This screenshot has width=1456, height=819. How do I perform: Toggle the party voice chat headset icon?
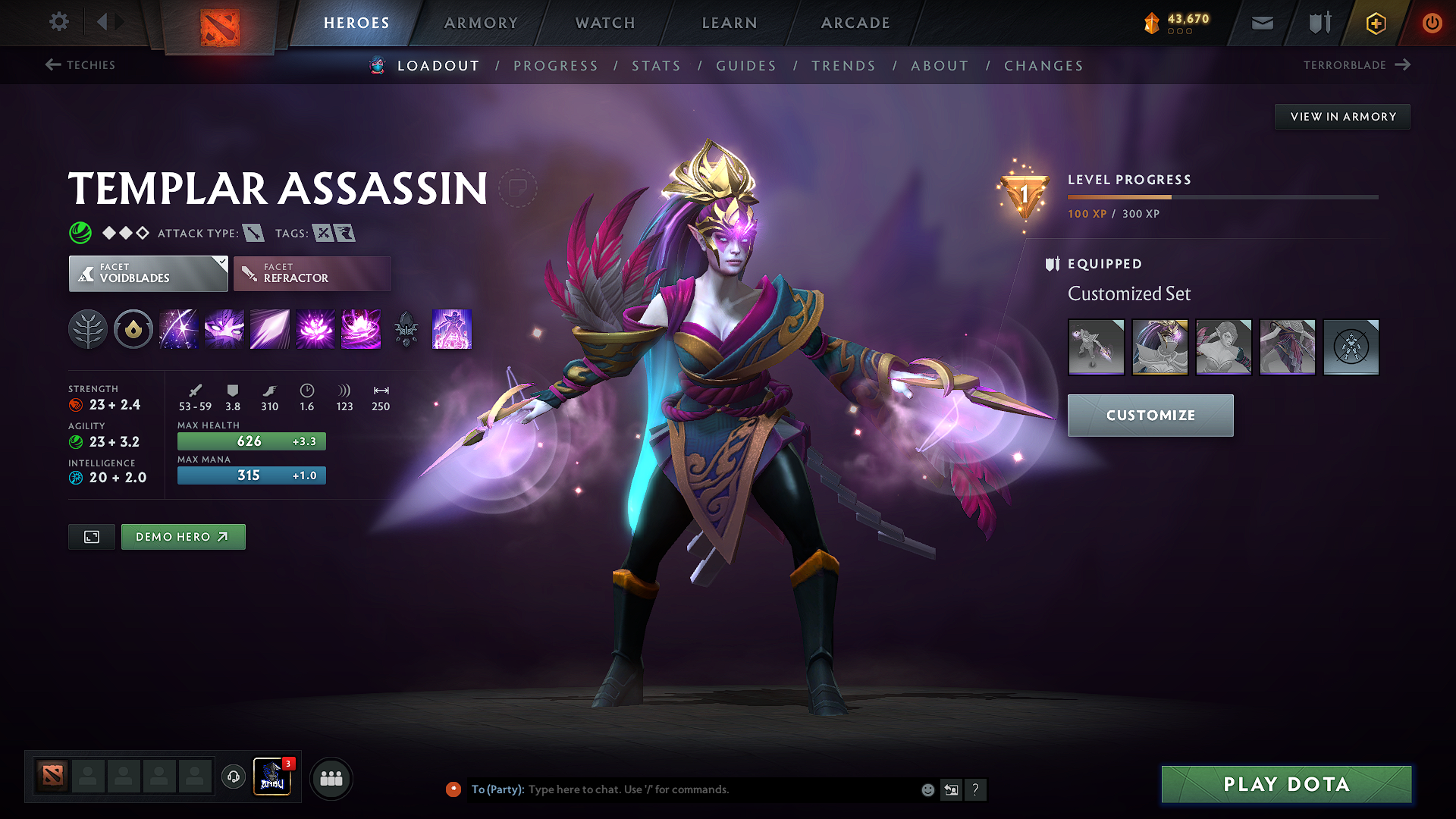(x=233, y=777)
